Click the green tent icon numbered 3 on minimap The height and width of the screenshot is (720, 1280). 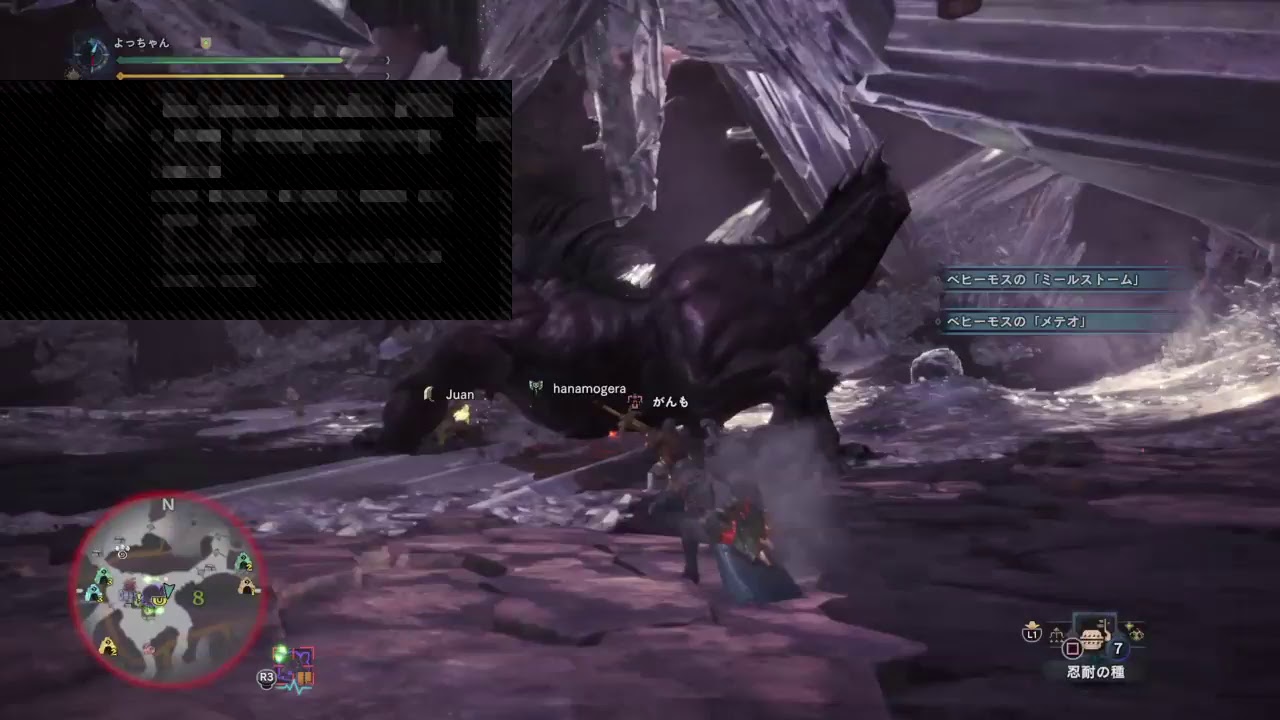click(x=102, y=578)
